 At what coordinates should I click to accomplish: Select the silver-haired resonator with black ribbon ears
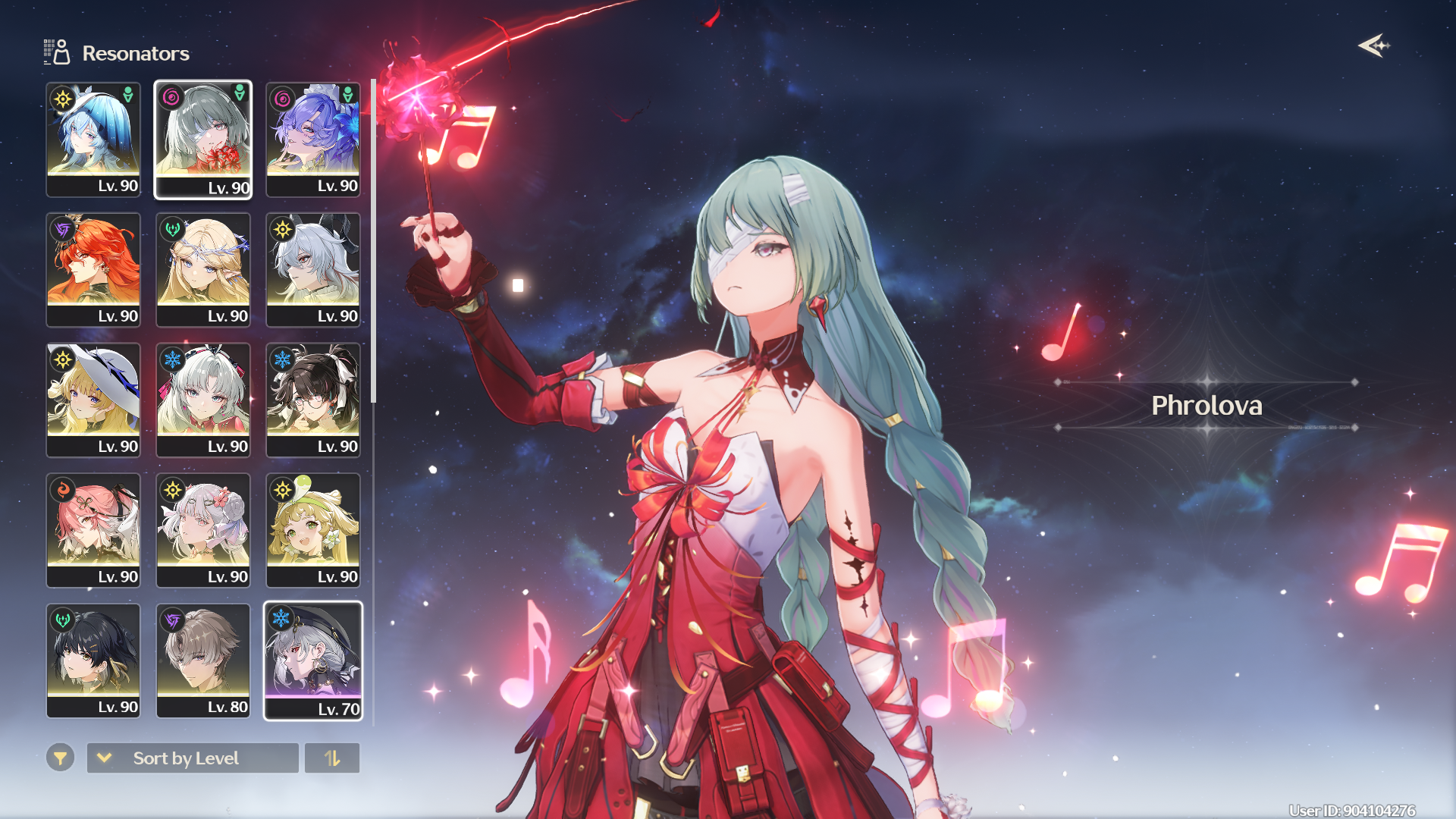pos(313,270)
